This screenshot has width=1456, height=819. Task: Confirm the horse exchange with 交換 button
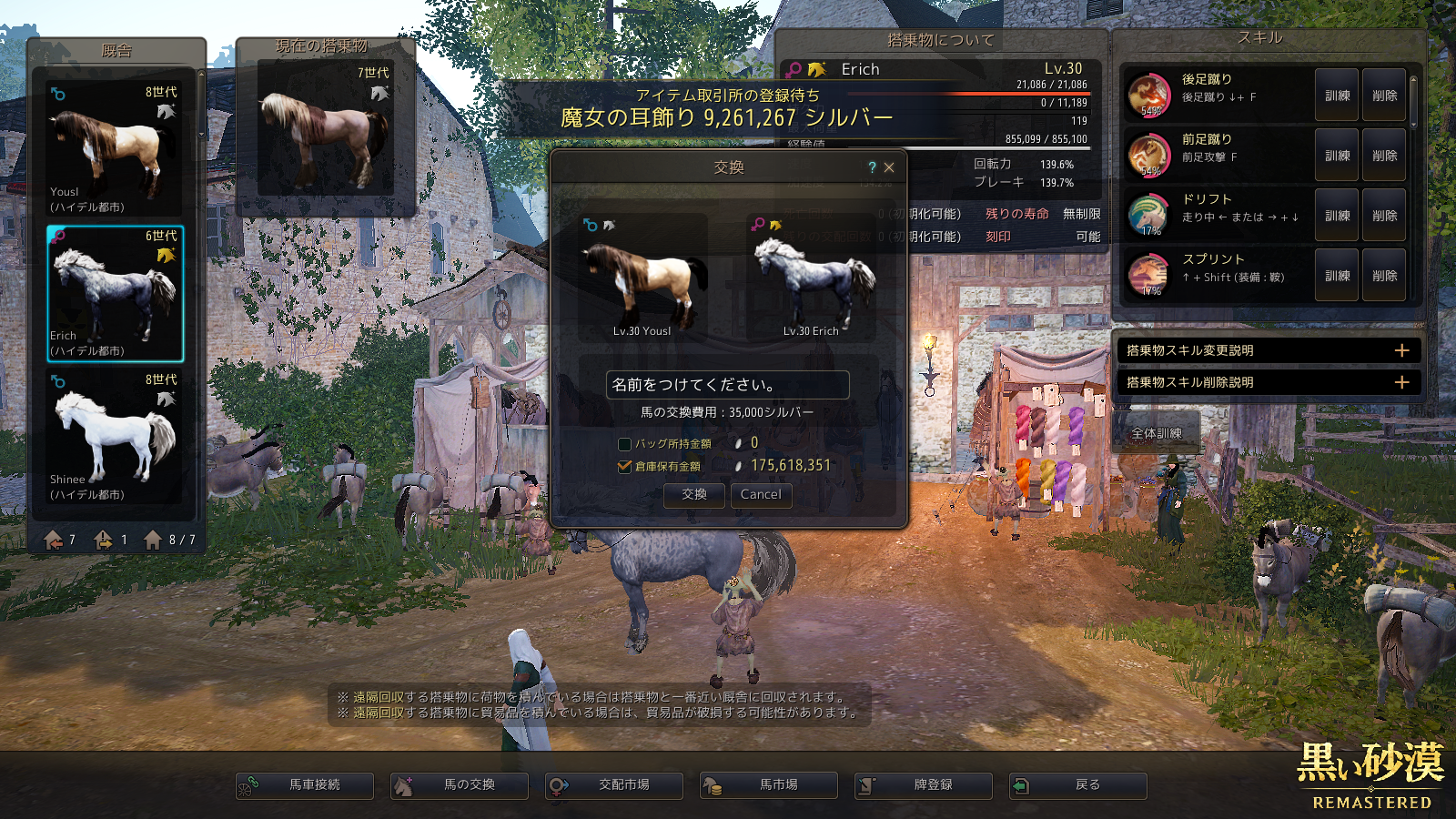pyautogui.click(x=694, y=495)
